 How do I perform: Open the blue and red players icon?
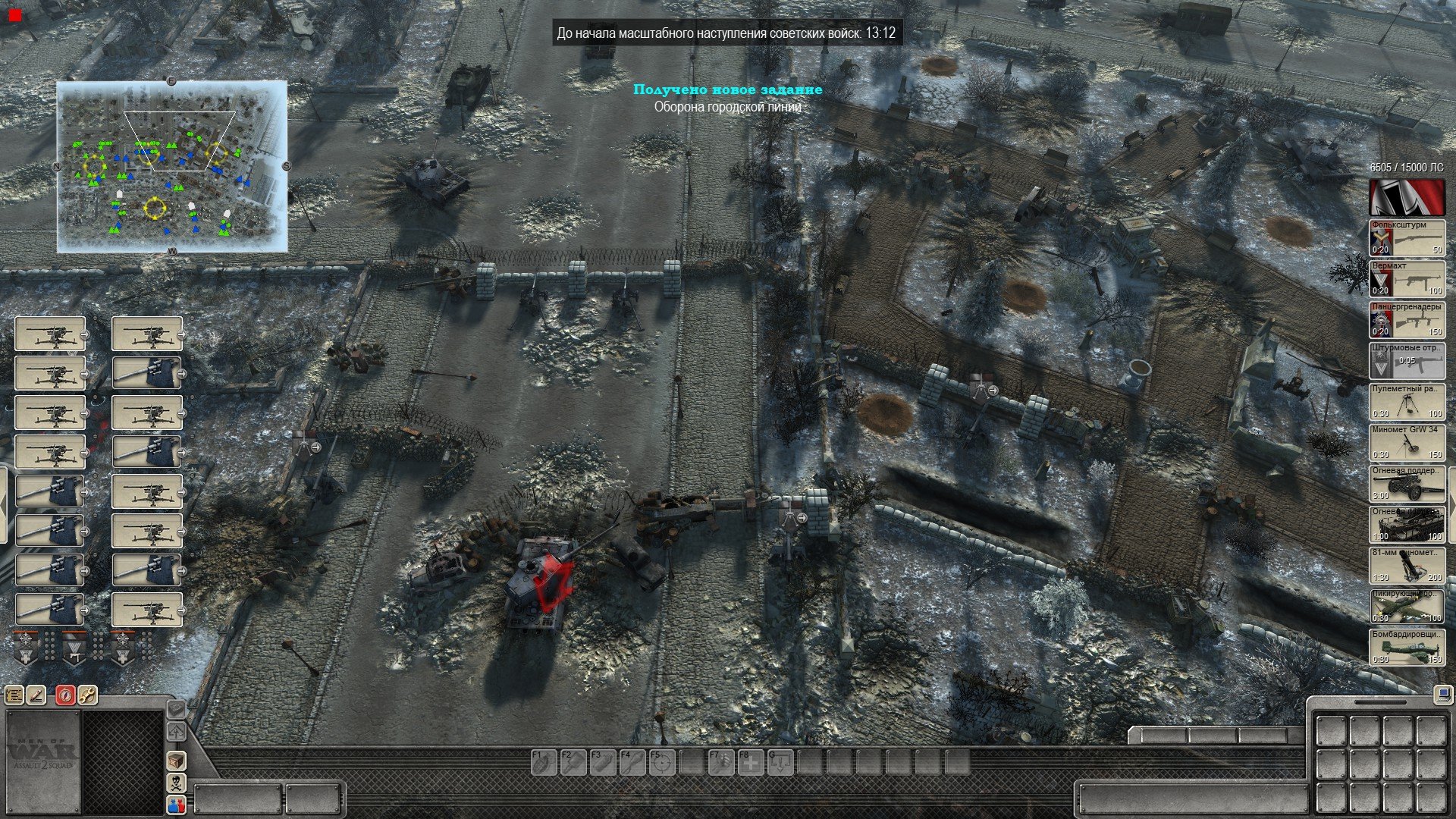[x=176, y=805]
